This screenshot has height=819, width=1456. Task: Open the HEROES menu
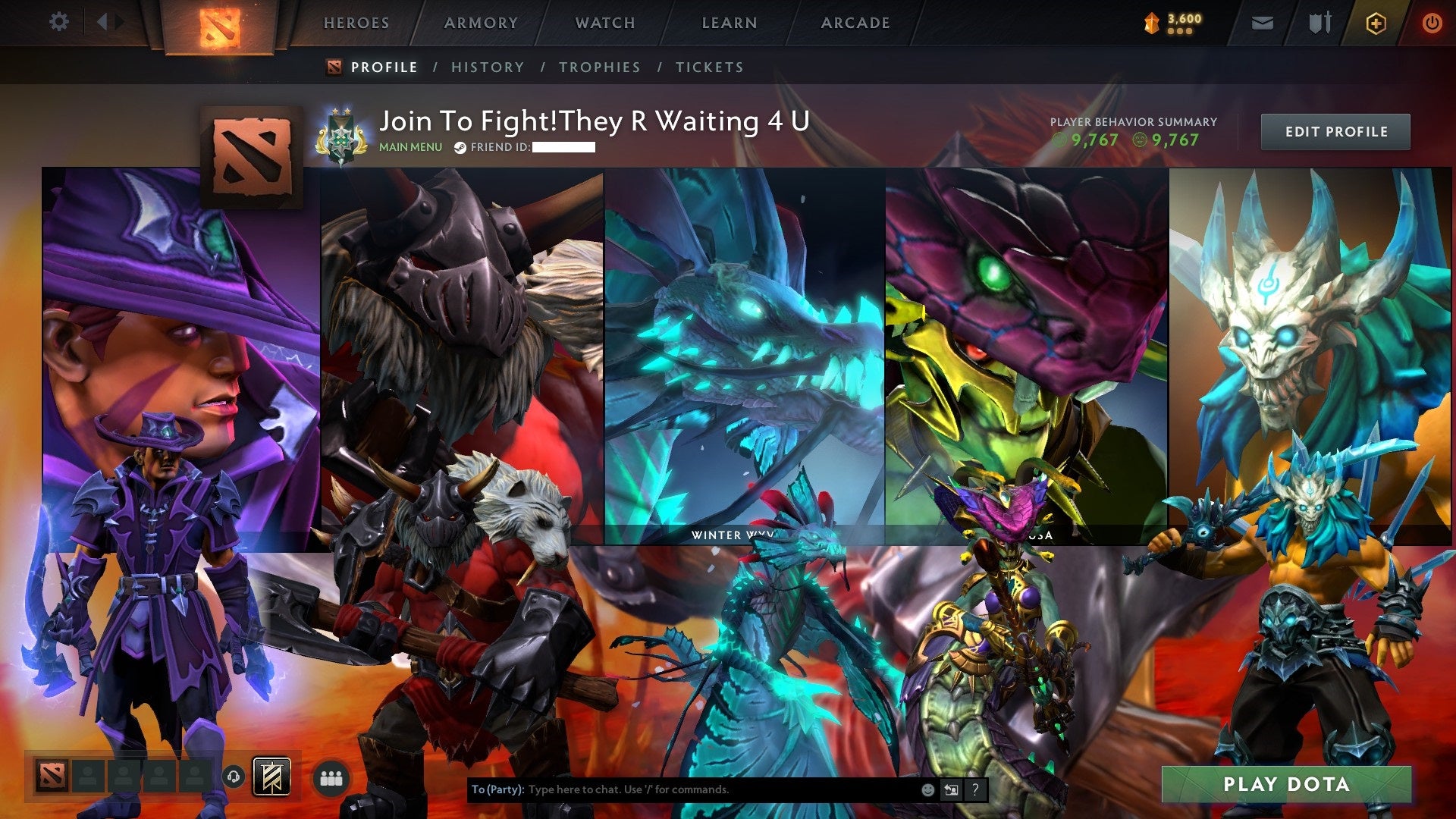click(x=356, y=23)
